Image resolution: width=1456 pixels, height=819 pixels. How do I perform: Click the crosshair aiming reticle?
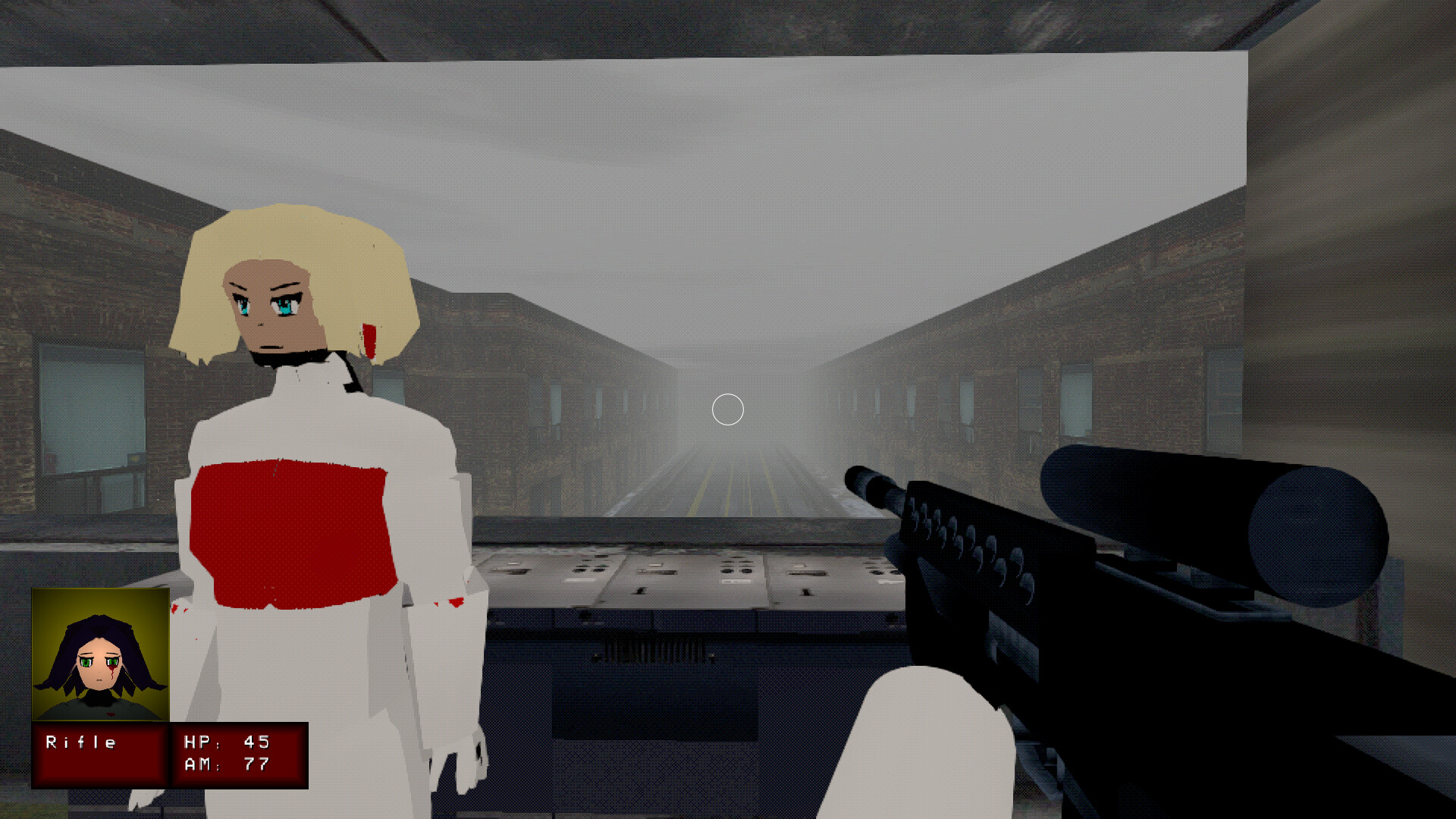pos(726,409)
